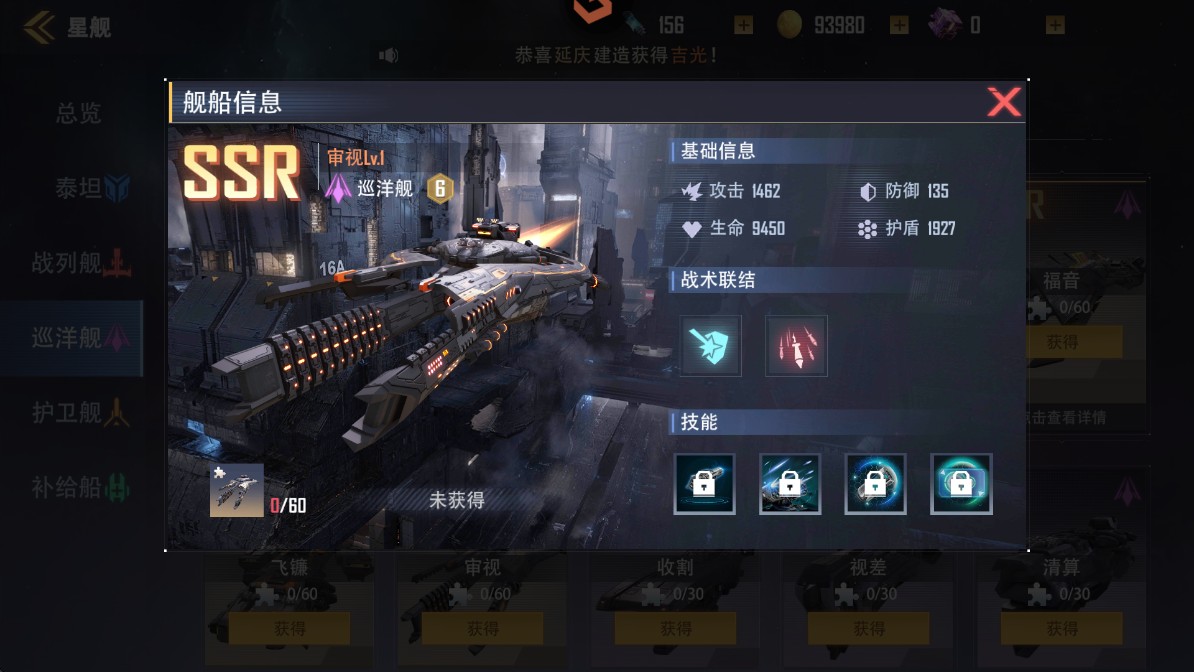The width and height of the screenshot is (1194, 672).
Task: Toggle the speaker announcement icon
Action: (388, 55)
